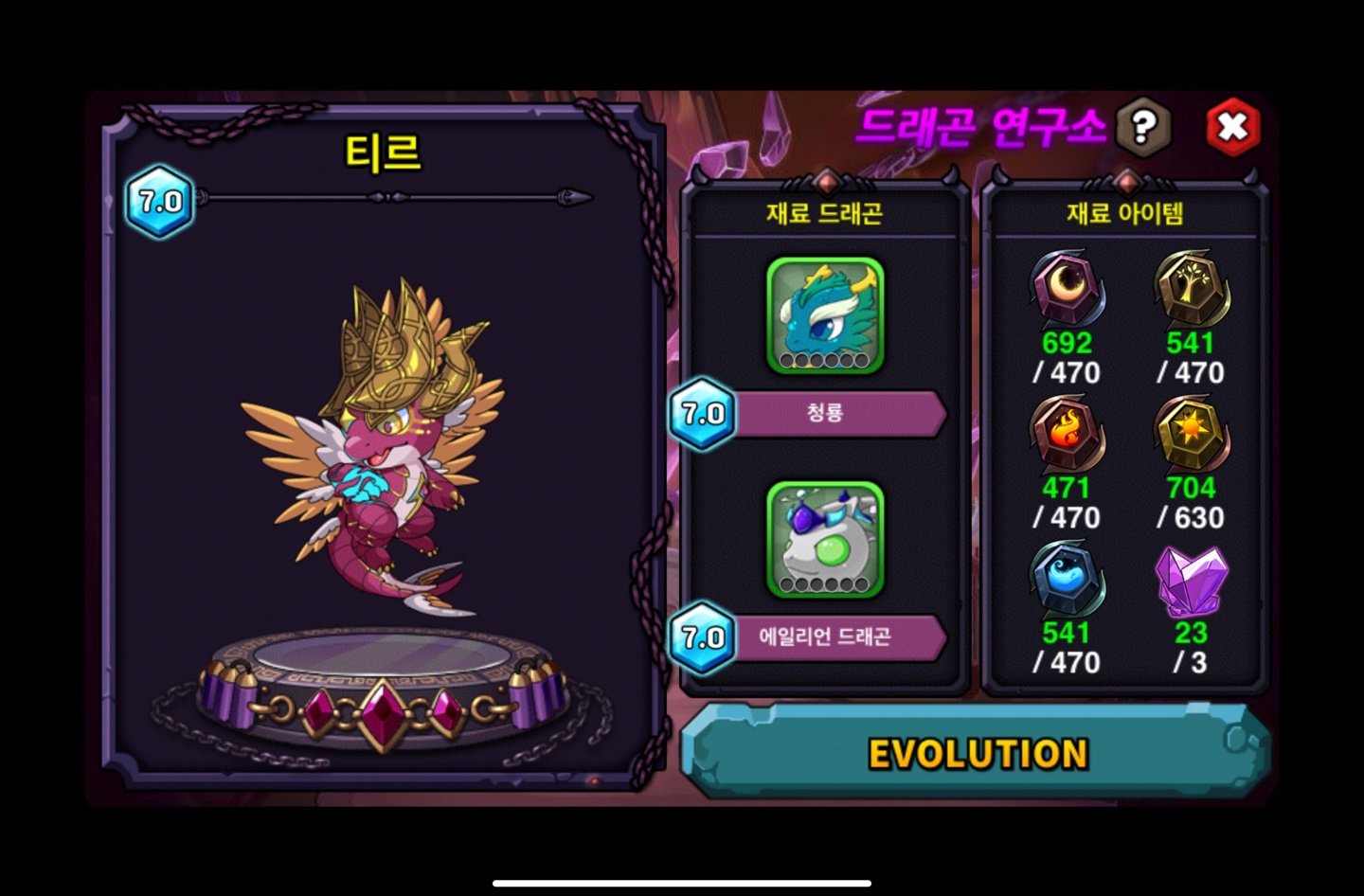Image resolution: width=1364 pixels, height=896 pixels.
Task: Select the blue 청룡 material dragon portrait
Action: click(825, 314)
